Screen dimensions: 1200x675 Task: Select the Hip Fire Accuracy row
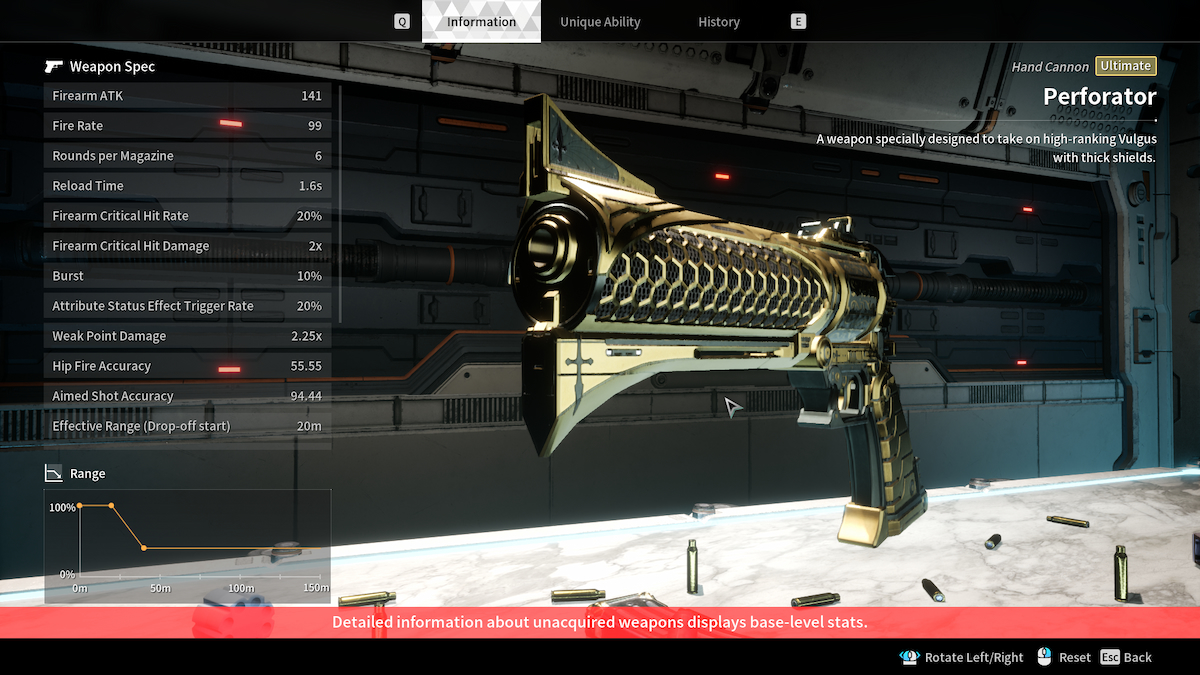(187, 366)
